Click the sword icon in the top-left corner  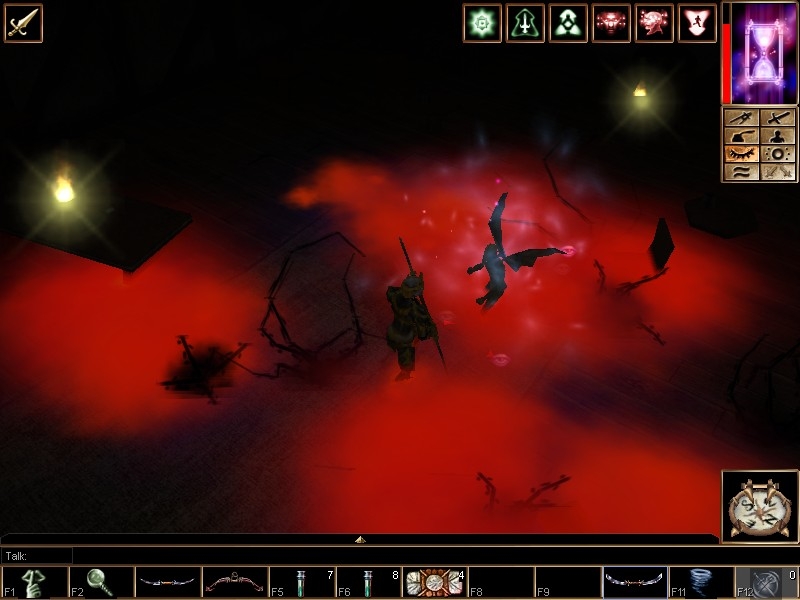[23, 23]
